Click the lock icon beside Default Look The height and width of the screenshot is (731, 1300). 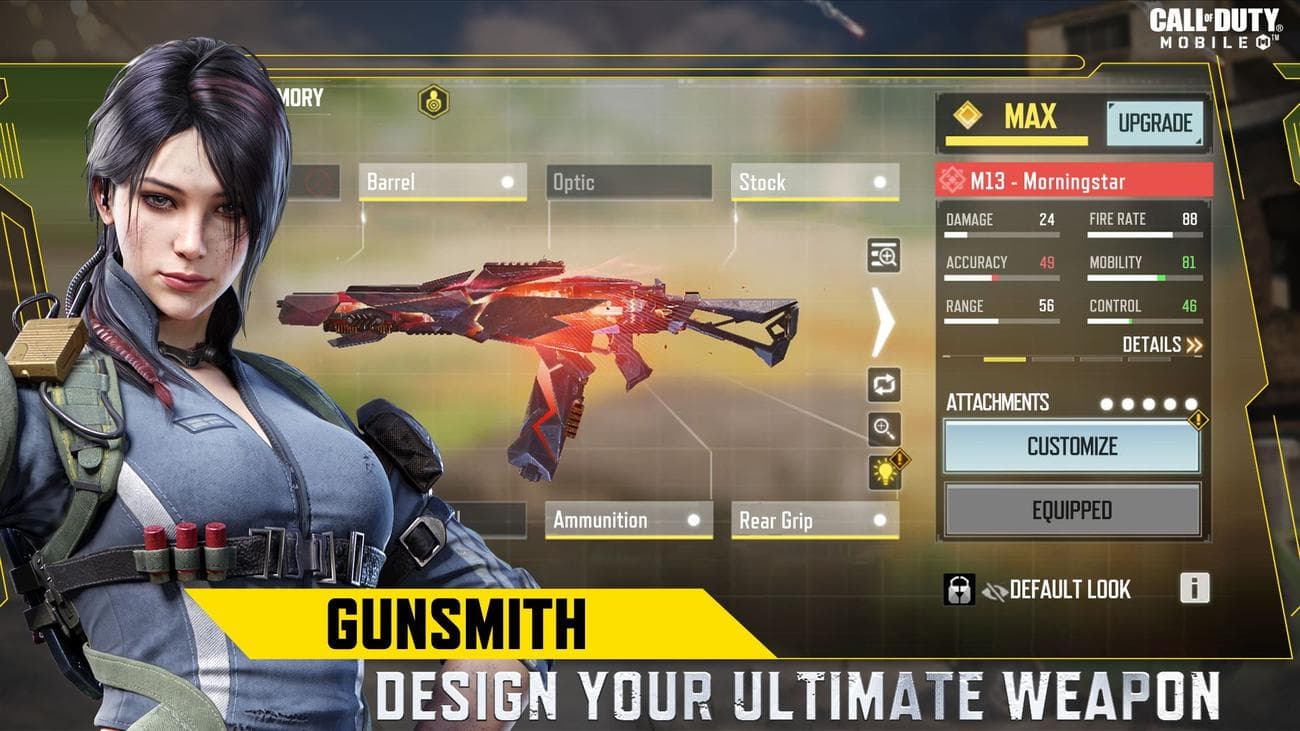tap(959, 589)
